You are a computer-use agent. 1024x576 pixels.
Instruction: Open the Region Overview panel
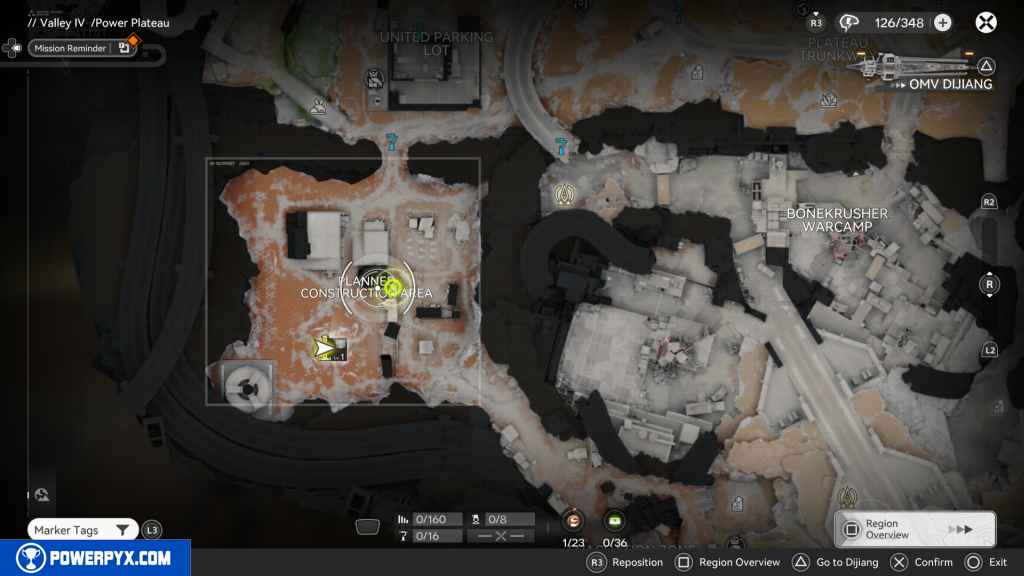tap(914, 529)
